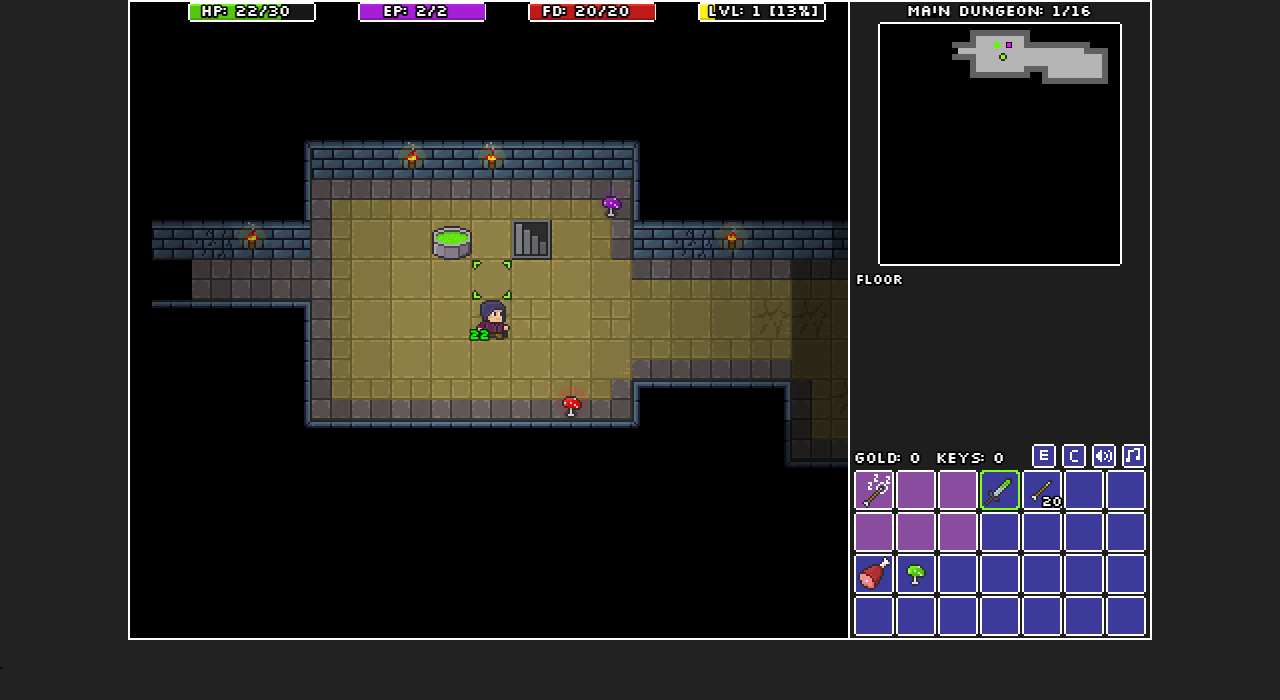Toggle the music note button
1280x700 pixels.
(1133, 456)
